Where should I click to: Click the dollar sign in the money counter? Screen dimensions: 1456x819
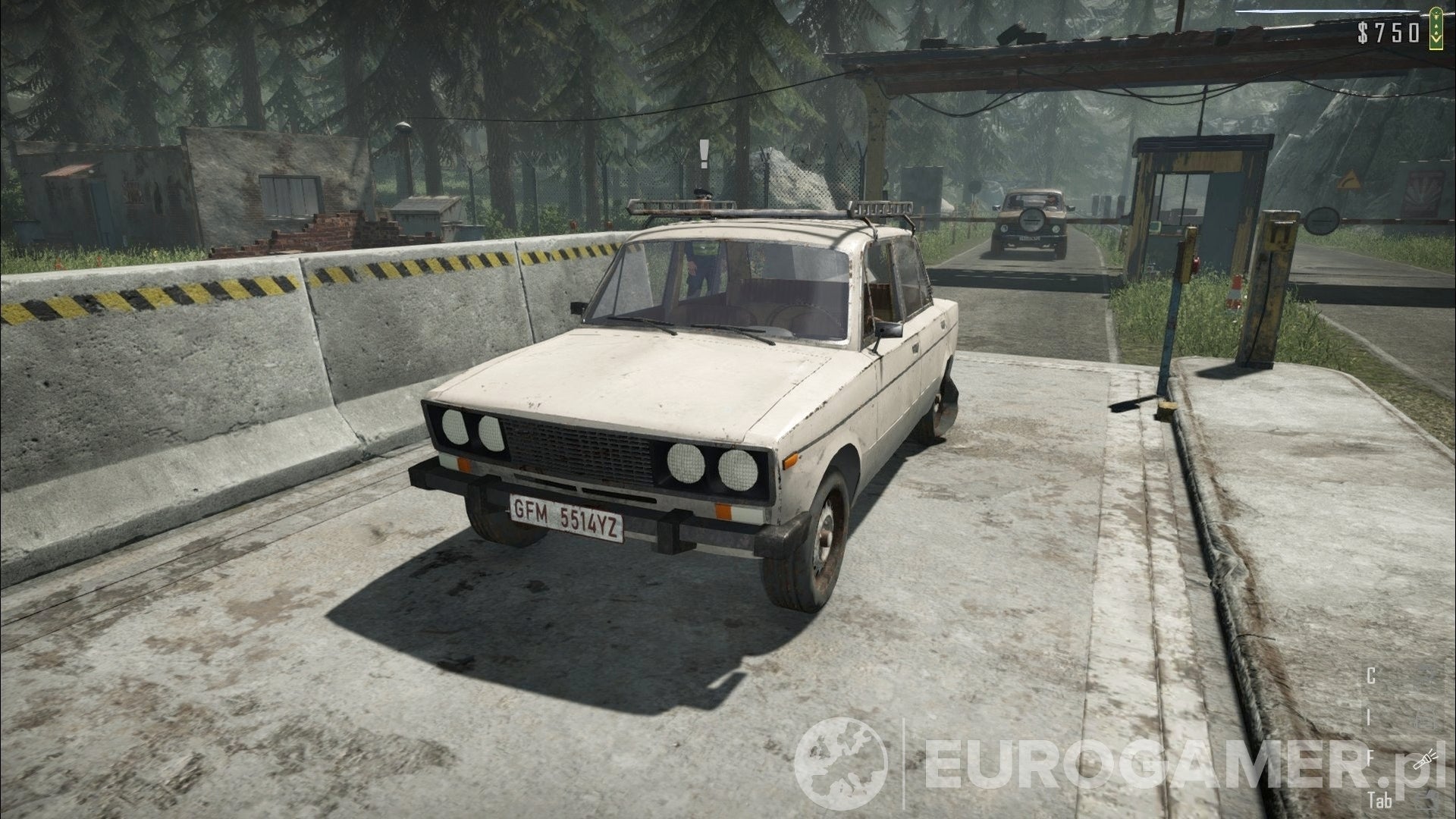point(1363,33)
